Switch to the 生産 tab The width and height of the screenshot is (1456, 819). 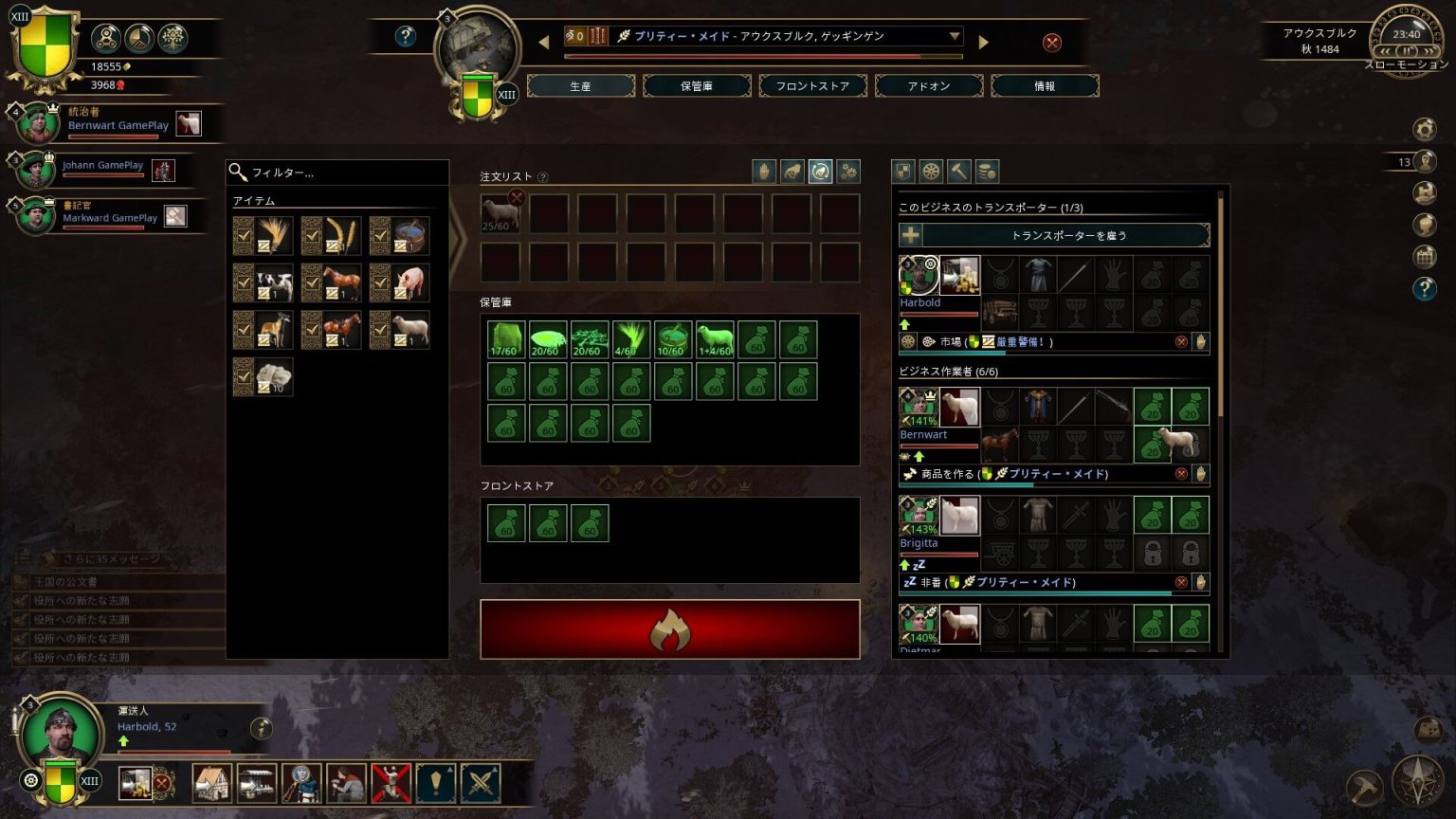pos(580,86)
